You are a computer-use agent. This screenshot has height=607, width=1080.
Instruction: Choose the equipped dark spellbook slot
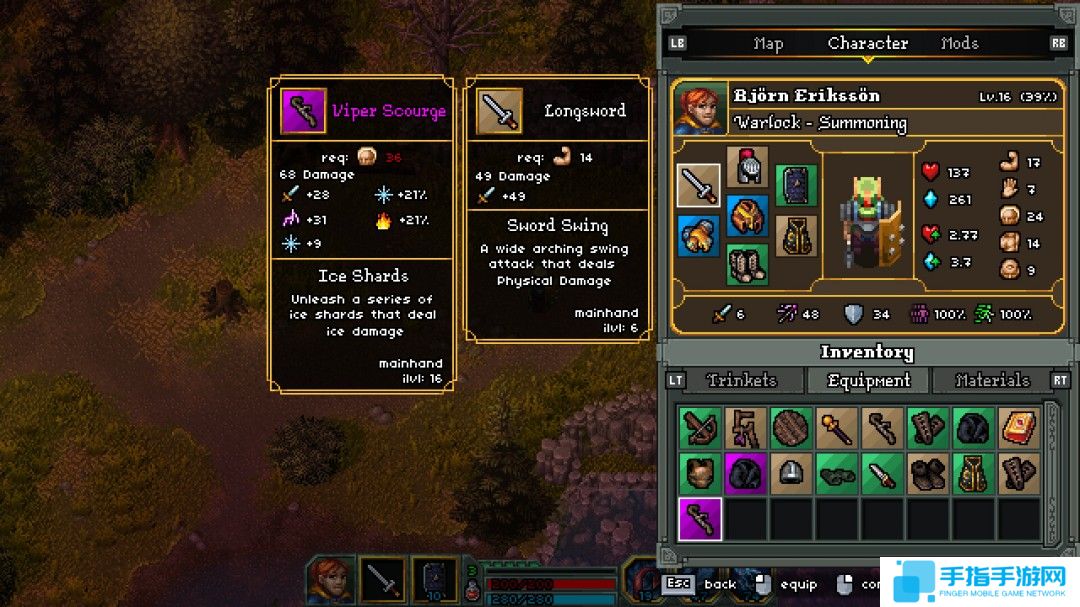pos(796,186)
